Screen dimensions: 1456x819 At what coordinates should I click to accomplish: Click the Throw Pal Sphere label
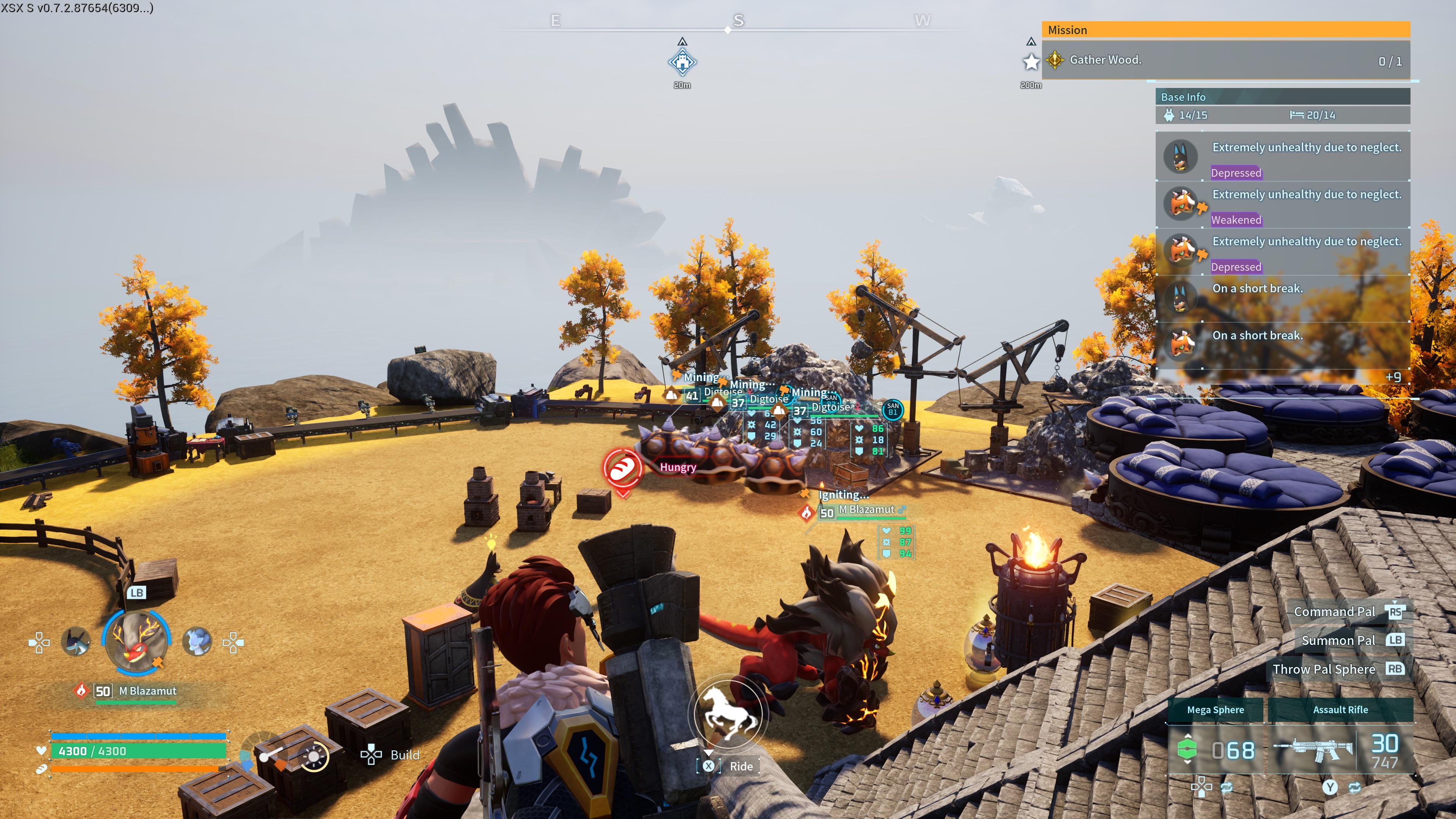pyautogui.click(x=1323, y=669)
